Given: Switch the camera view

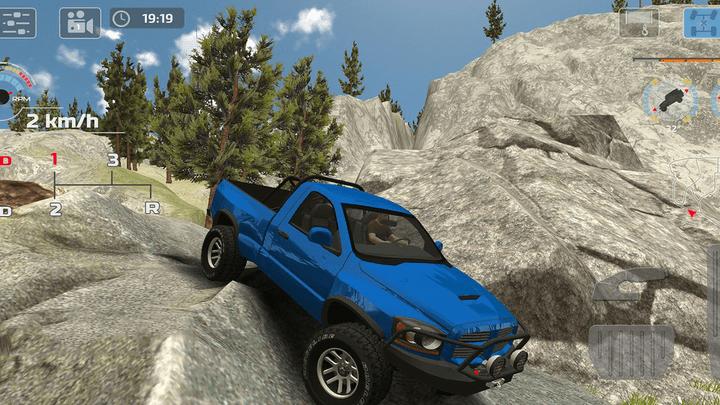Looking at the screenshot, I should click(80, 21).
